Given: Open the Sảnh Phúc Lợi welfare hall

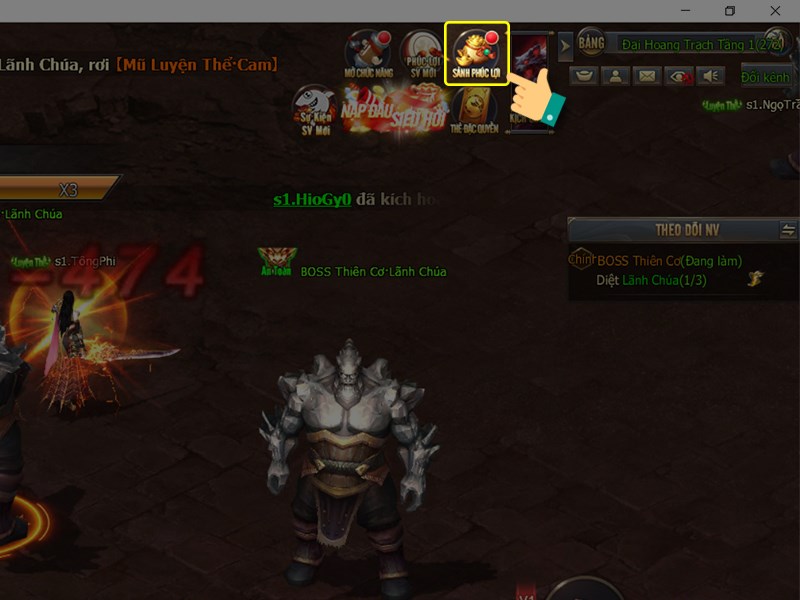Looking at the screenshot, I should pos(477,54).
